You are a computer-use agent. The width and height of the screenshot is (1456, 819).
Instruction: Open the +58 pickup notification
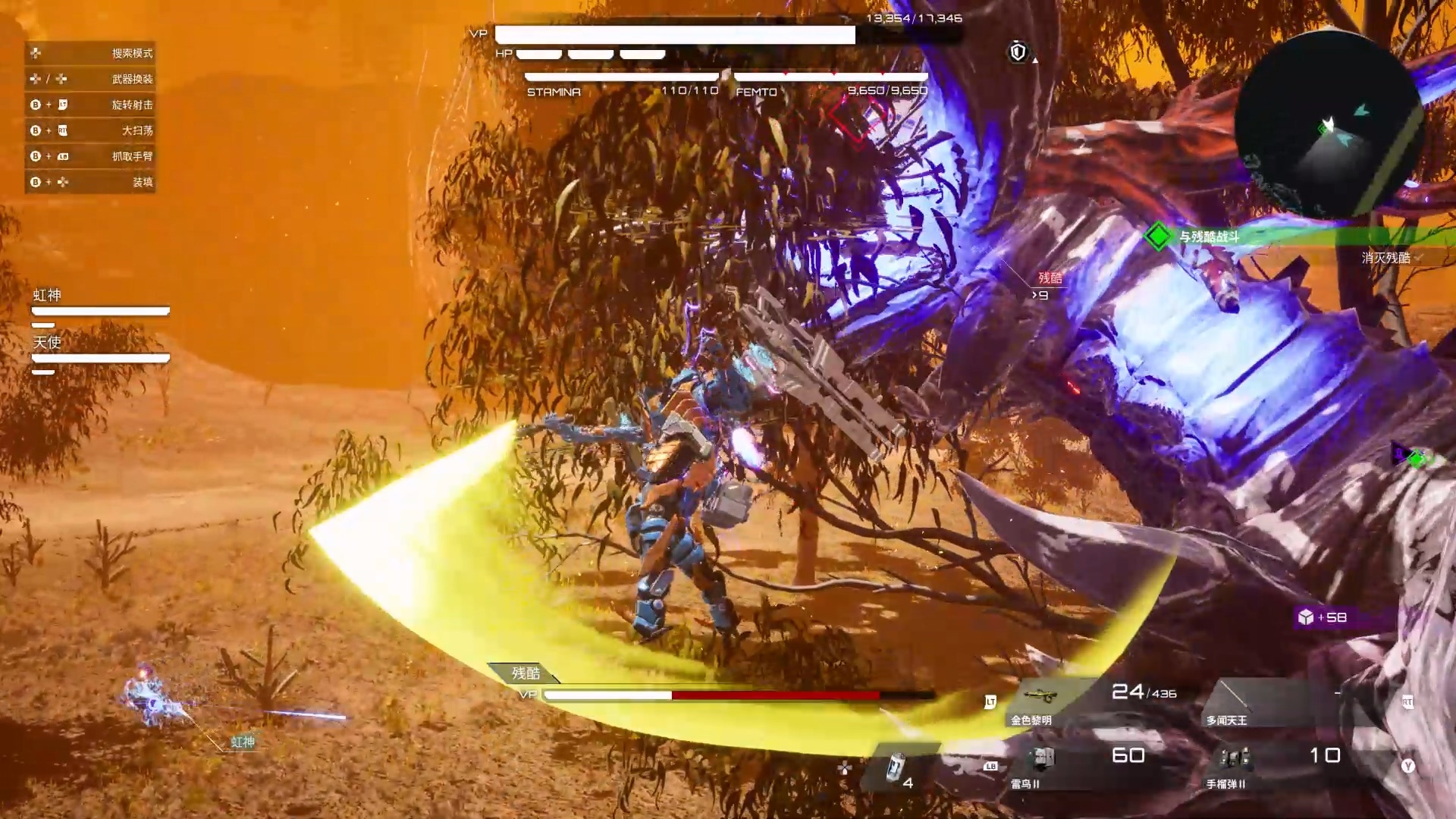click(x=1324, y=617)
